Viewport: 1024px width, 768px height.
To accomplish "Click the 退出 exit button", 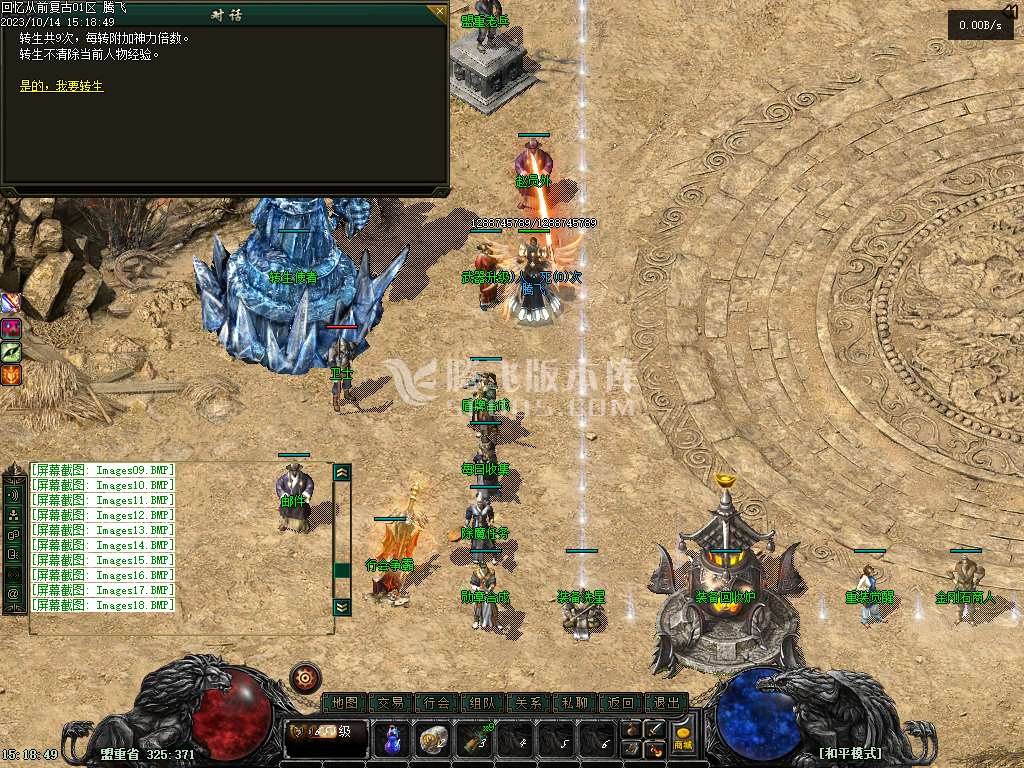I will [666, 703].
